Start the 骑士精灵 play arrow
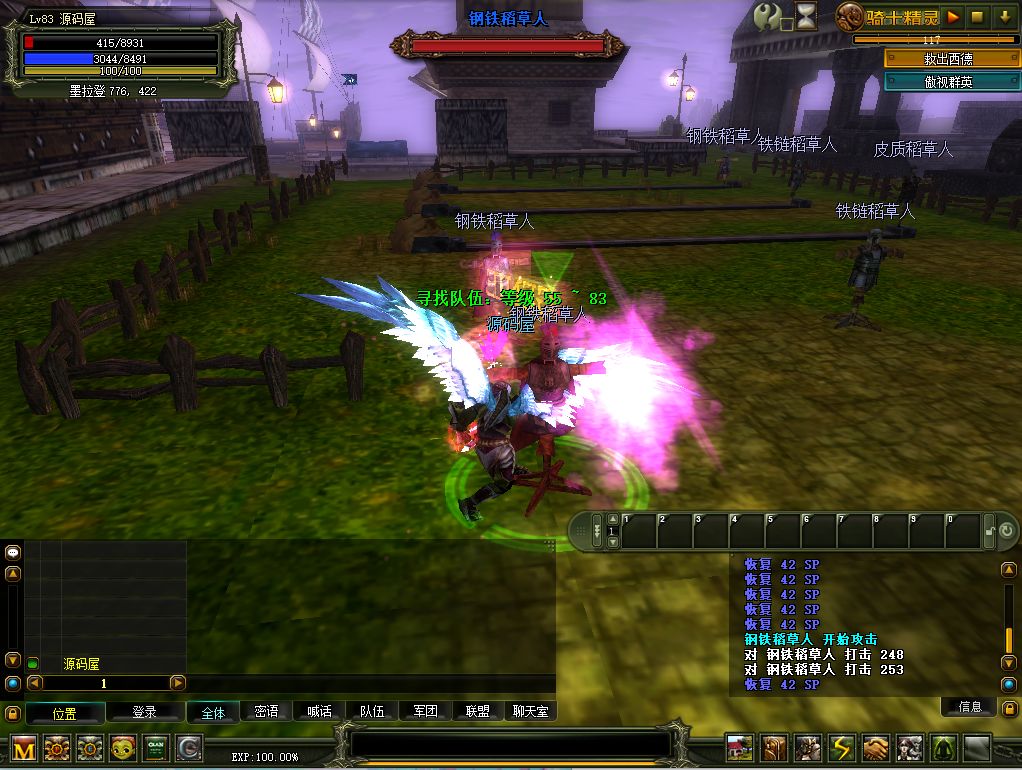 (953, 16)
